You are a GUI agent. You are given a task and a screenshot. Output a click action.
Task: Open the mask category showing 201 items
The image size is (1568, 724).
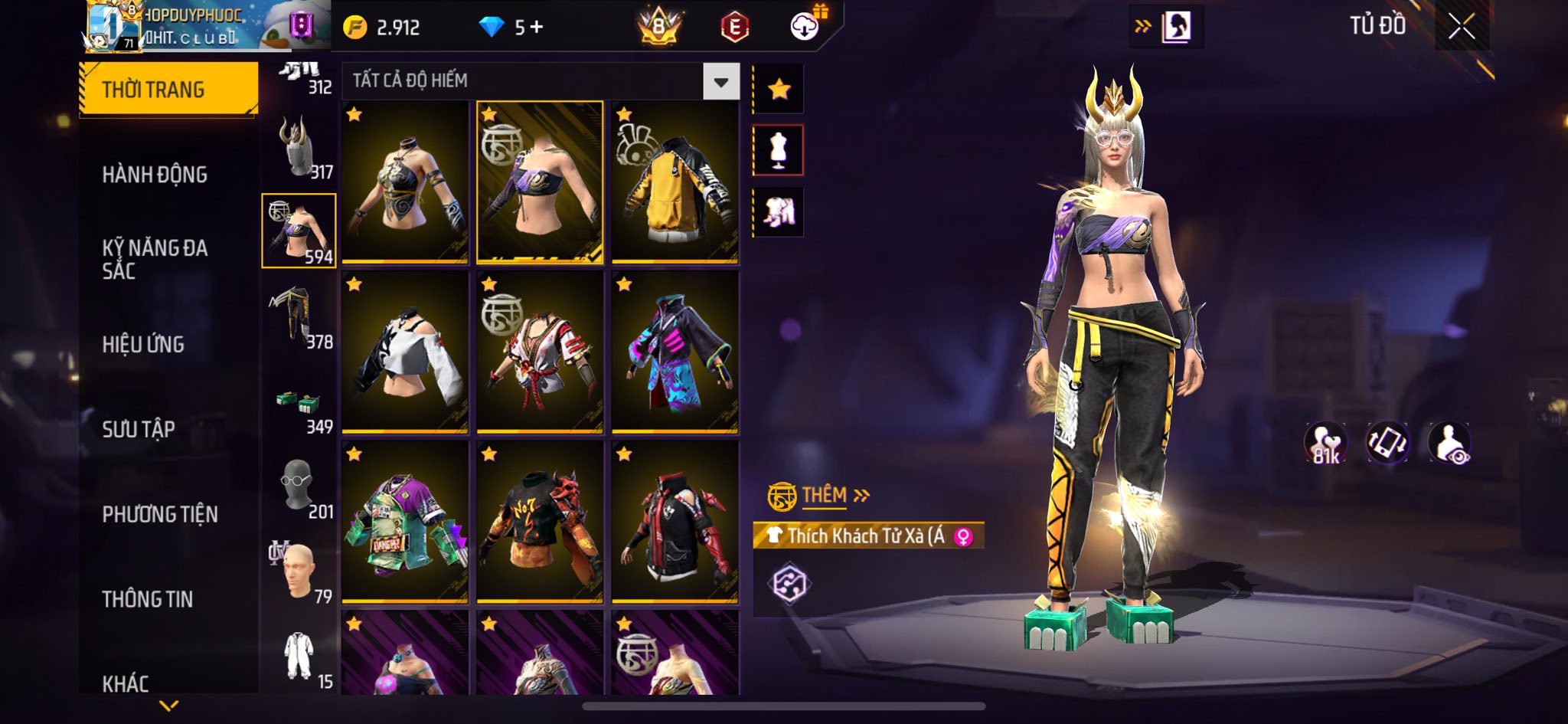coord(299,487)
